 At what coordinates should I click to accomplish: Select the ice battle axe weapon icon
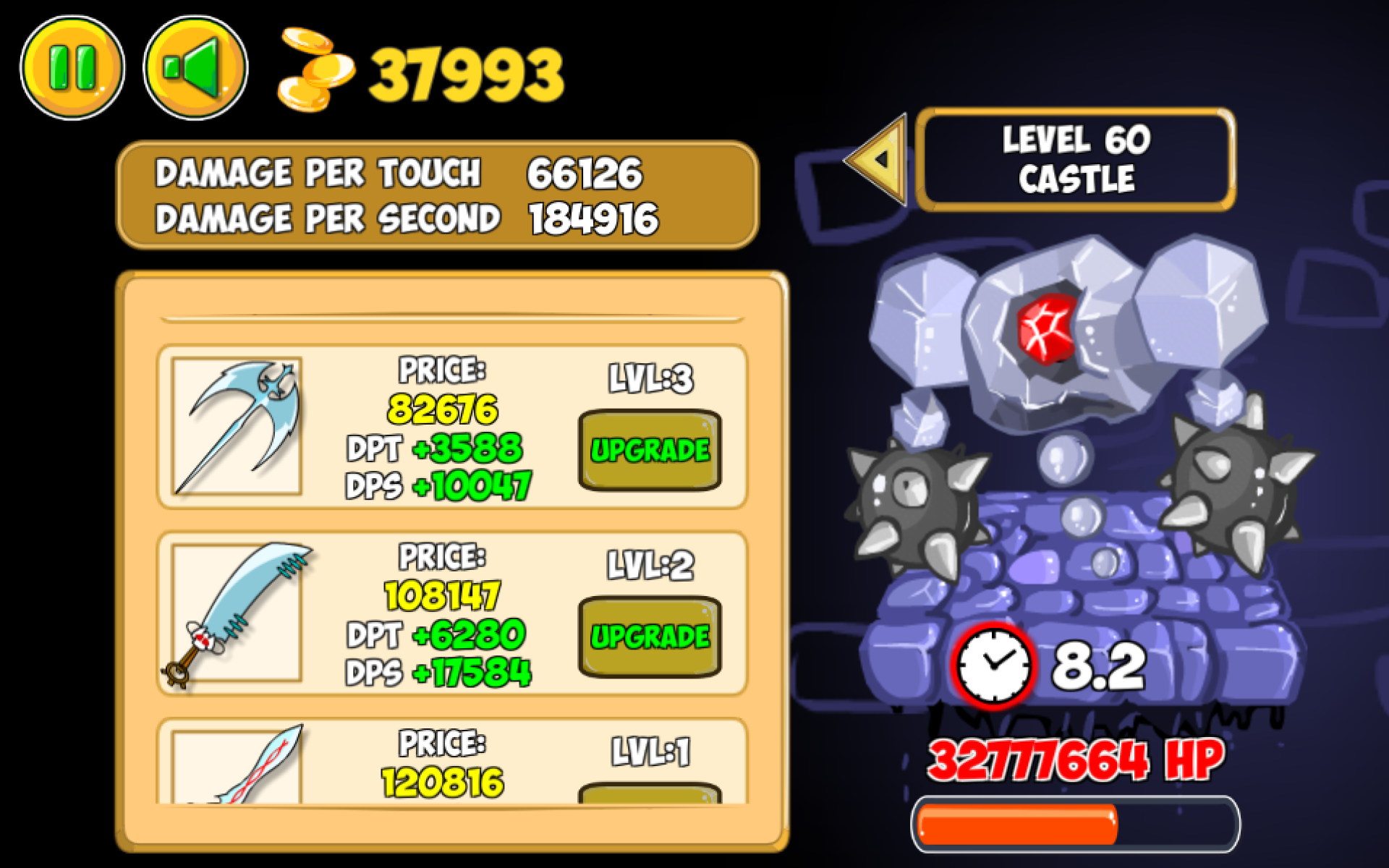coord(235,427)
